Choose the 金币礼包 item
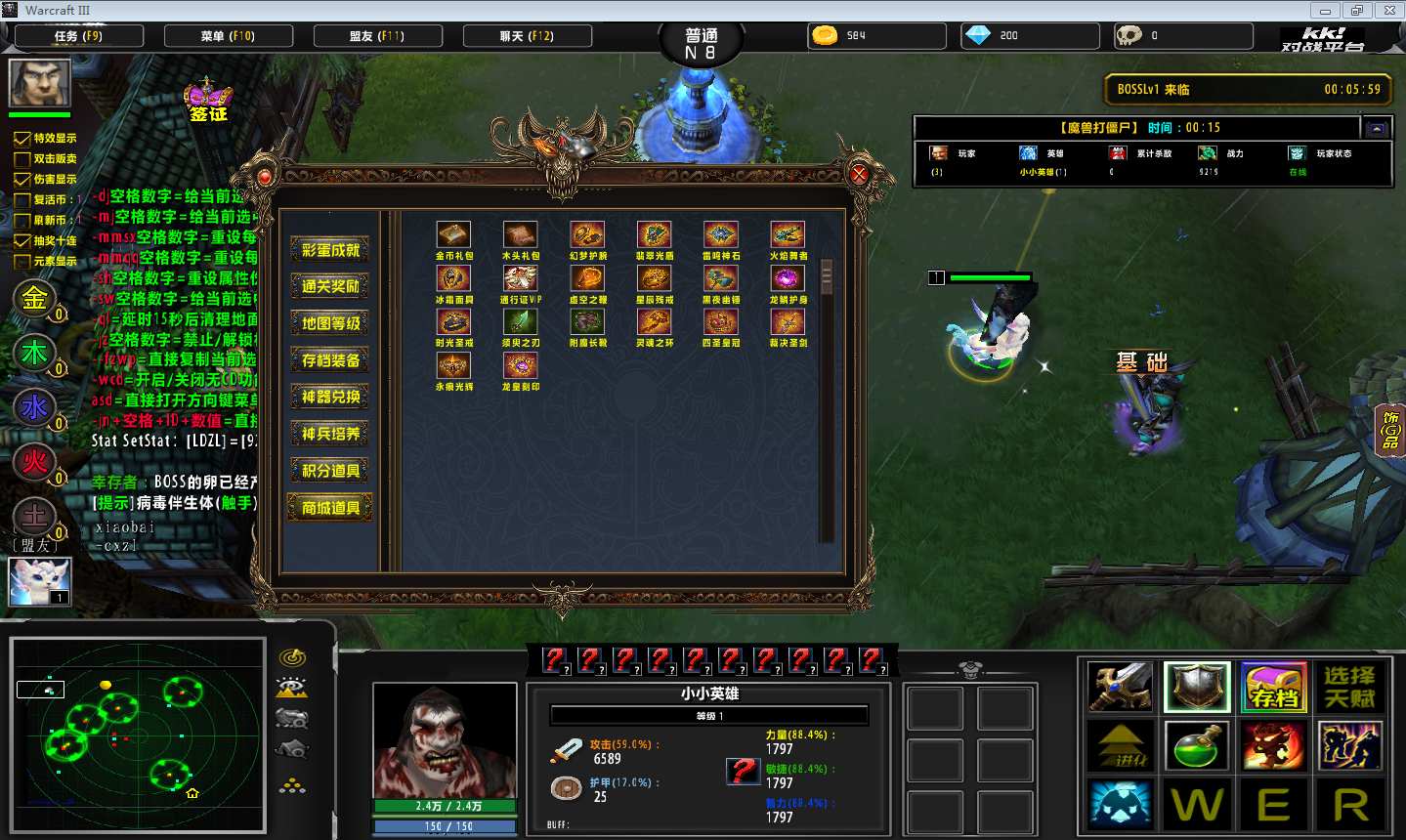 click(x=453, y=235)
